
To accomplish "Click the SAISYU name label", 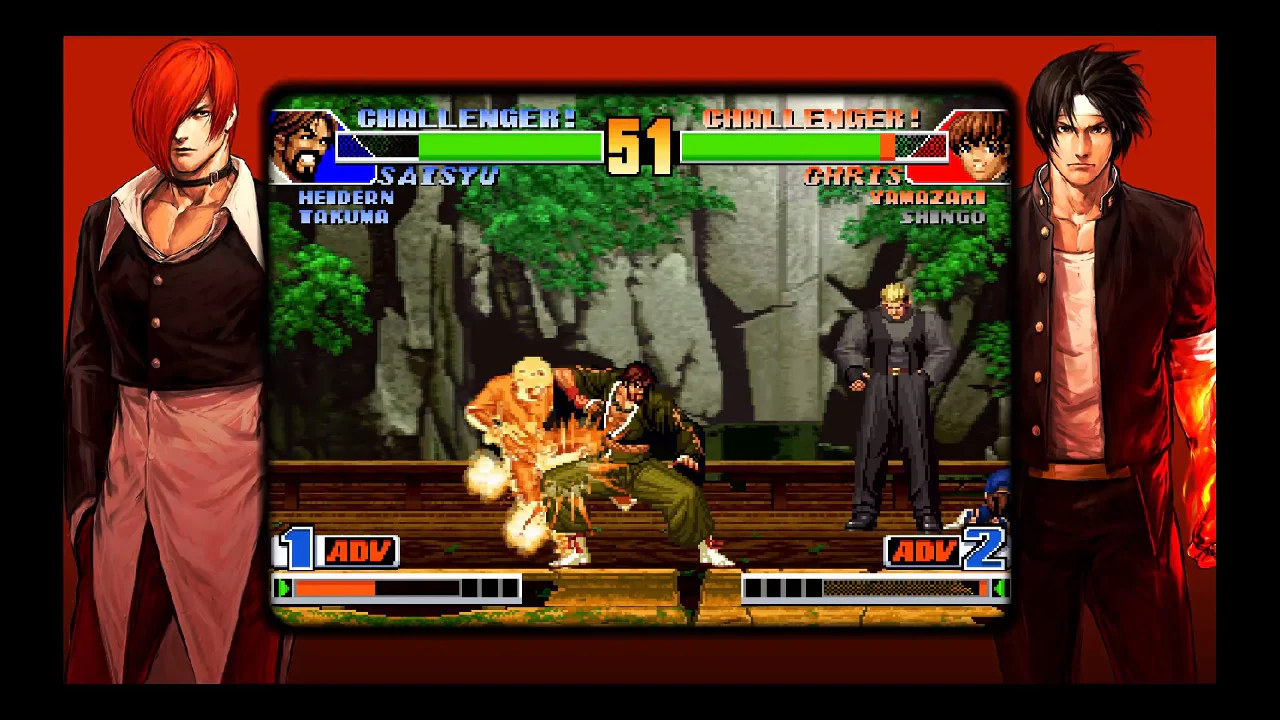I will (x=440, y=176).
